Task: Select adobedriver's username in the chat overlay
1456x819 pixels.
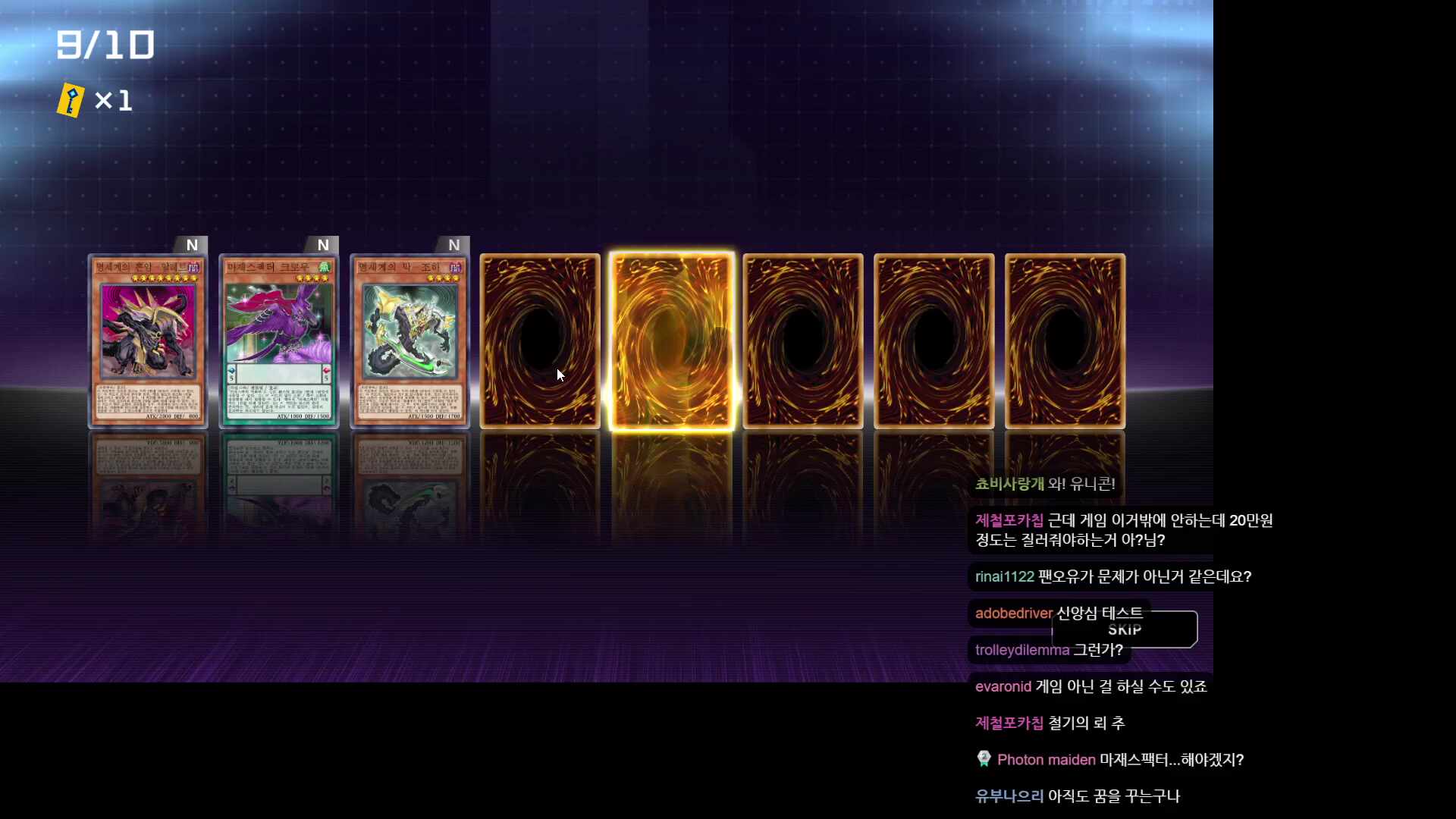Action: 1012,613
